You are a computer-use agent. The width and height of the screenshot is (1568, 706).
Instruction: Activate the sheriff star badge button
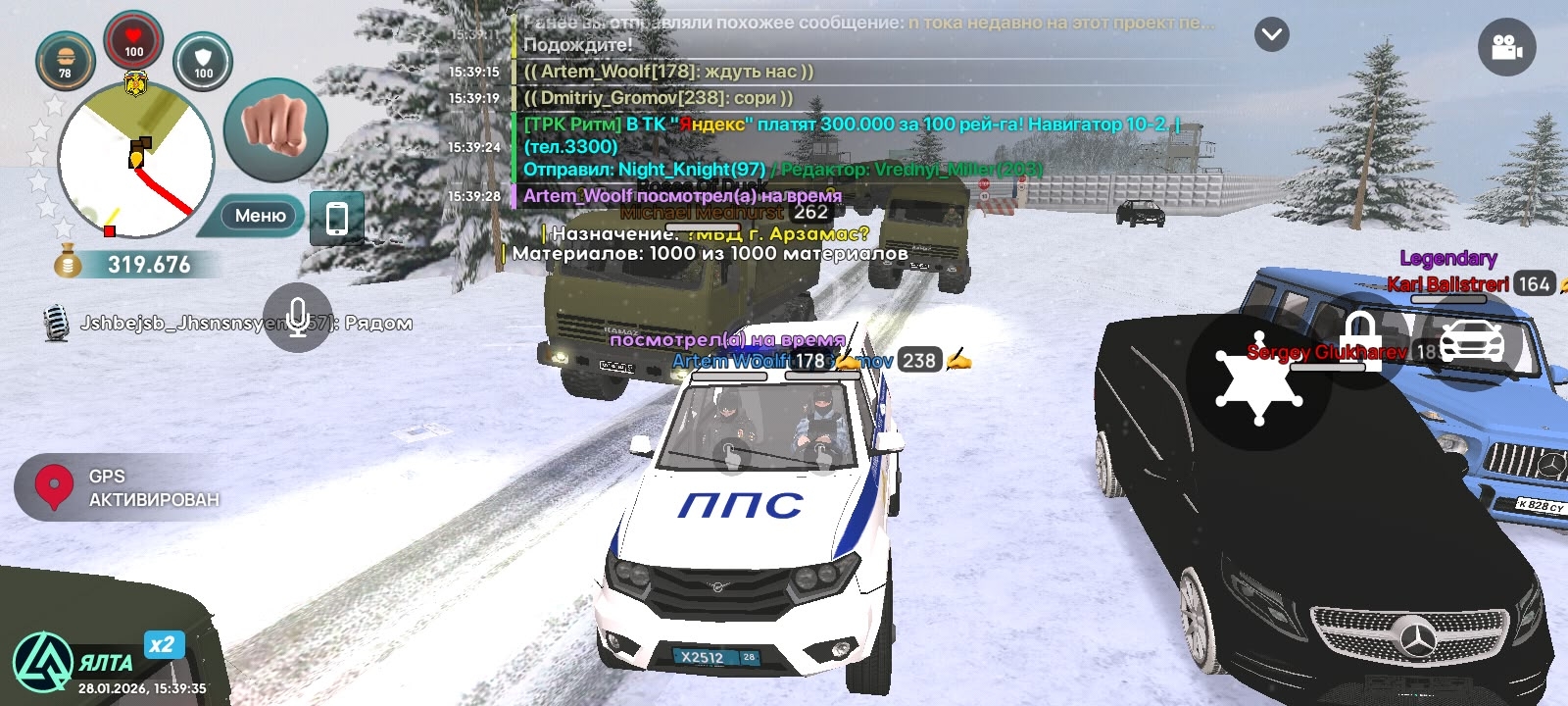pyautogui.click(x=1257, y=382)
